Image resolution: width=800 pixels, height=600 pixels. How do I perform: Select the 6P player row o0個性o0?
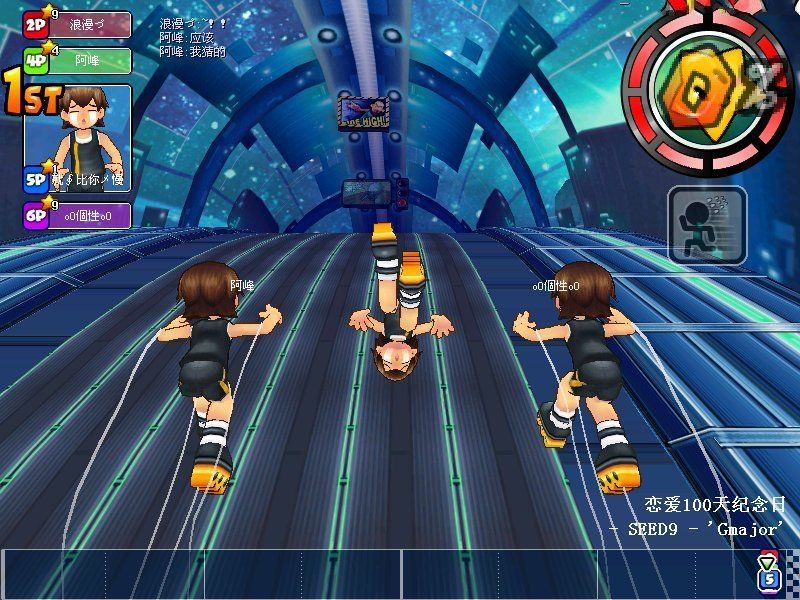[x=78, y=214]
